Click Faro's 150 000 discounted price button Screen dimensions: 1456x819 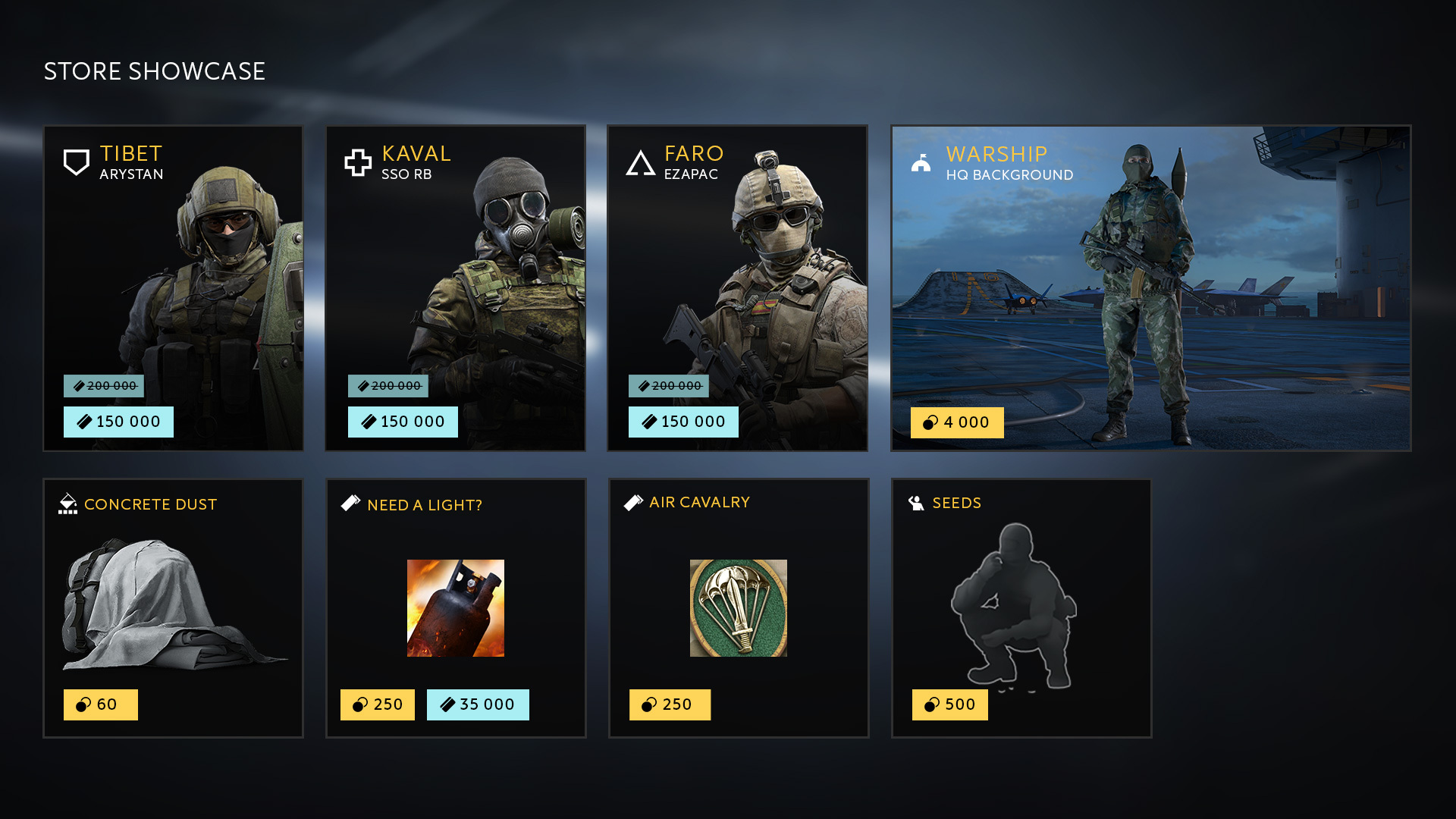pos(683,422)
